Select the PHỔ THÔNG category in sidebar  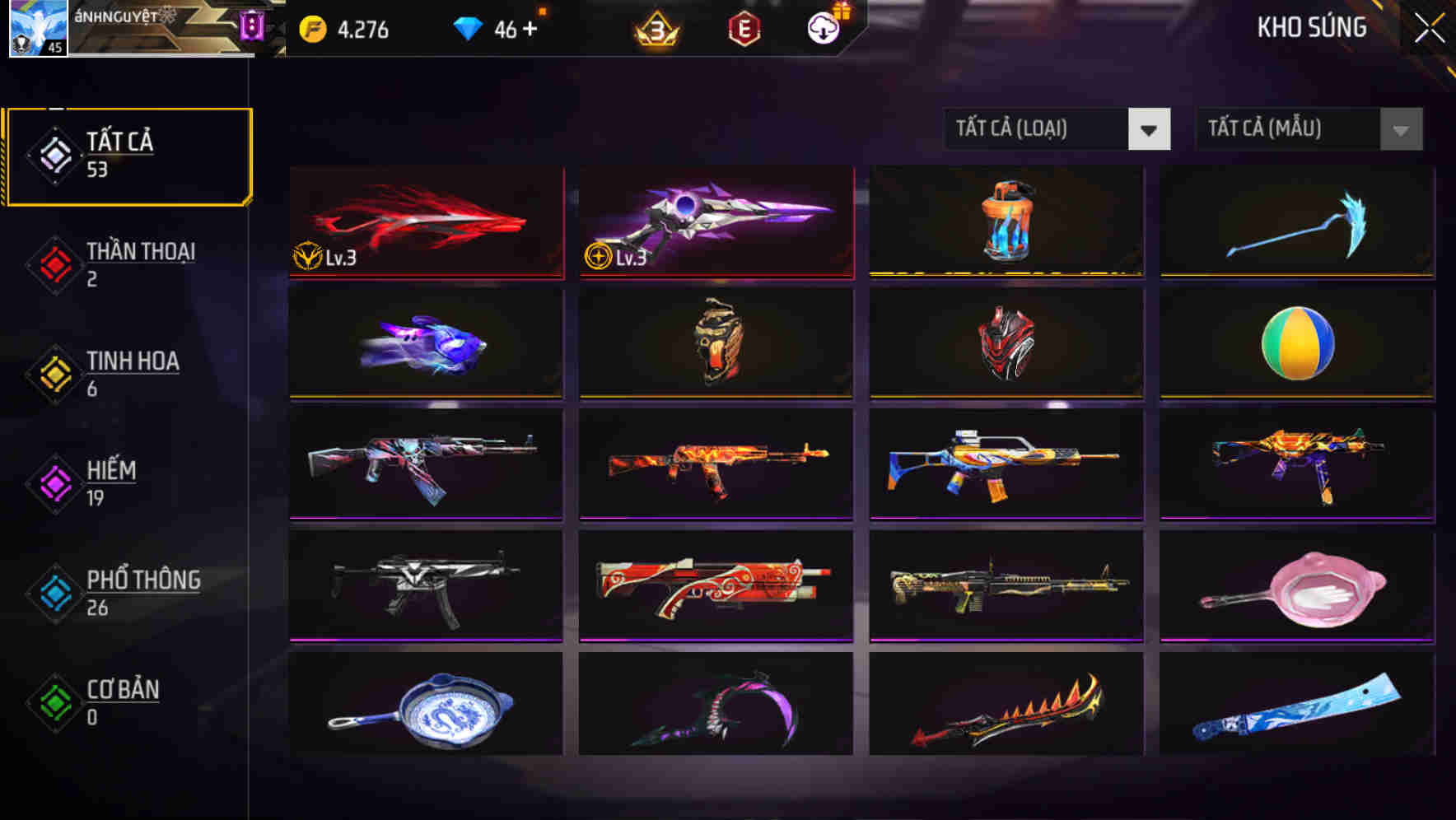click(142, 593)
